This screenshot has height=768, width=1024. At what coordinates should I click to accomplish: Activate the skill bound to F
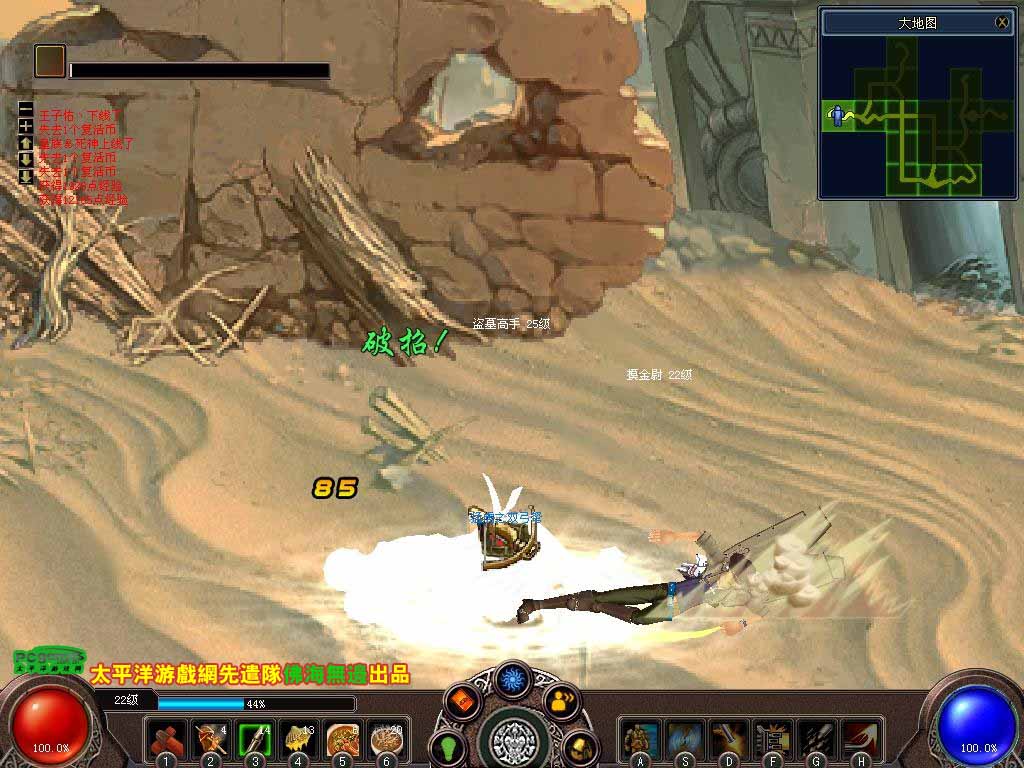tap(773, 739)
